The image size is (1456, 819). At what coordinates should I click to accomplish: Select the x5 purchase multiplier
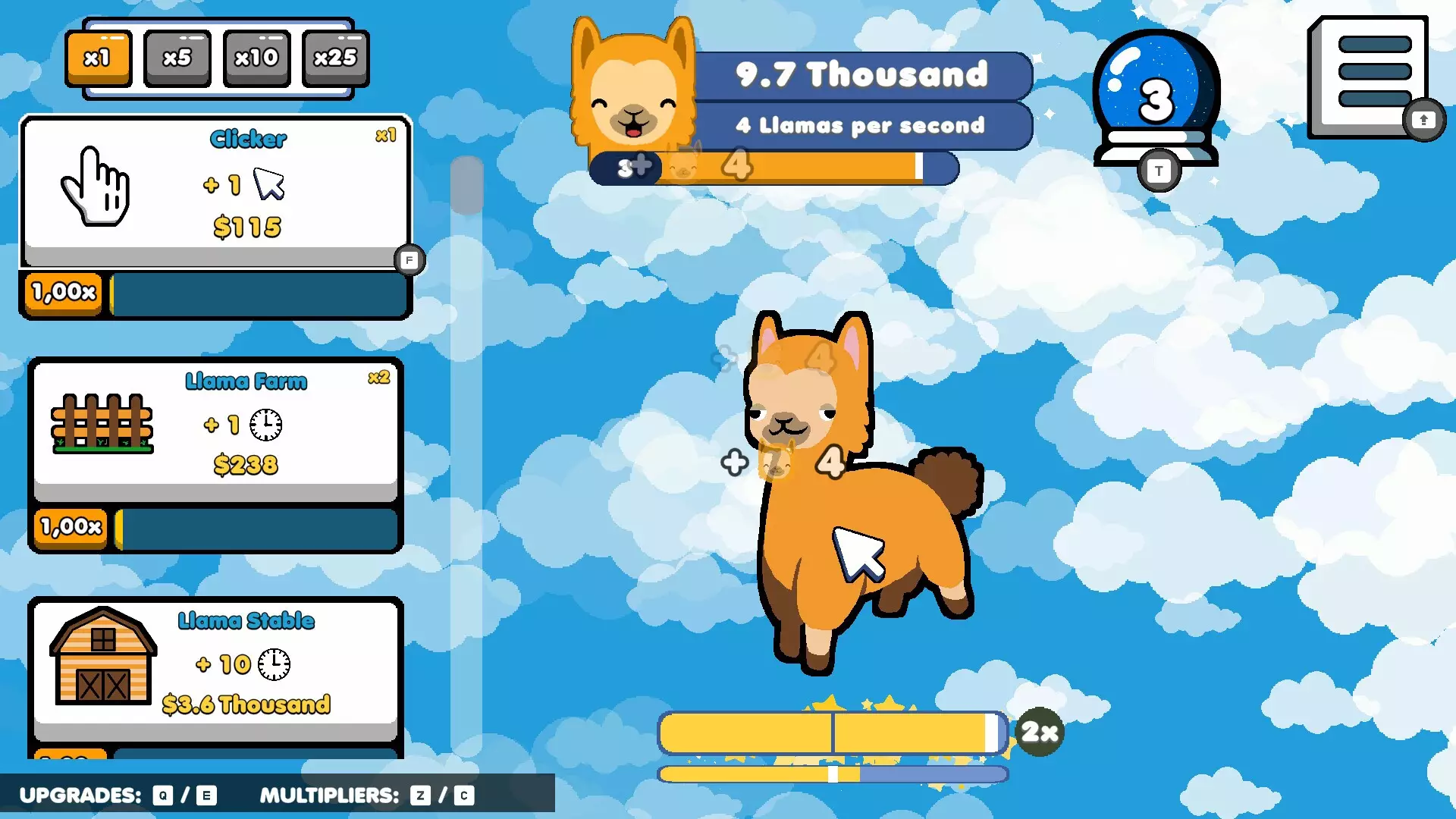(177, 57)
